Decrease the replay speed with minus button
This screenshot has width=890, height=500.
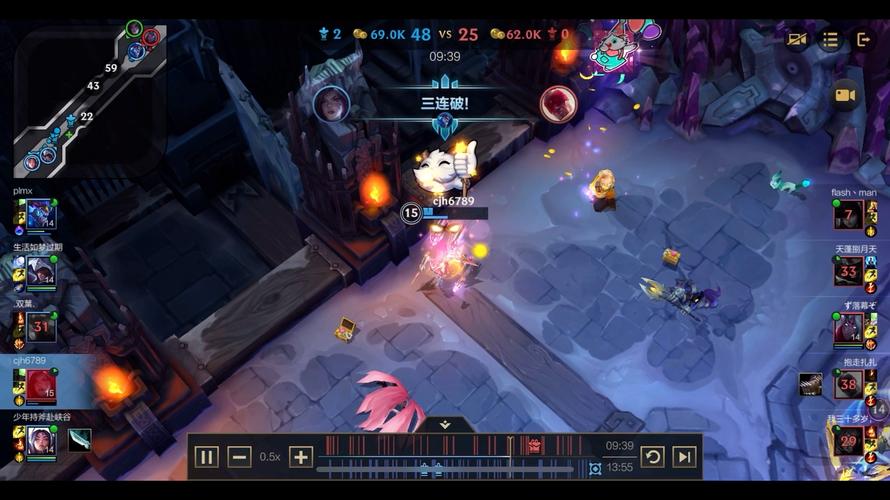pyautogui.click(x=239, y=457)
